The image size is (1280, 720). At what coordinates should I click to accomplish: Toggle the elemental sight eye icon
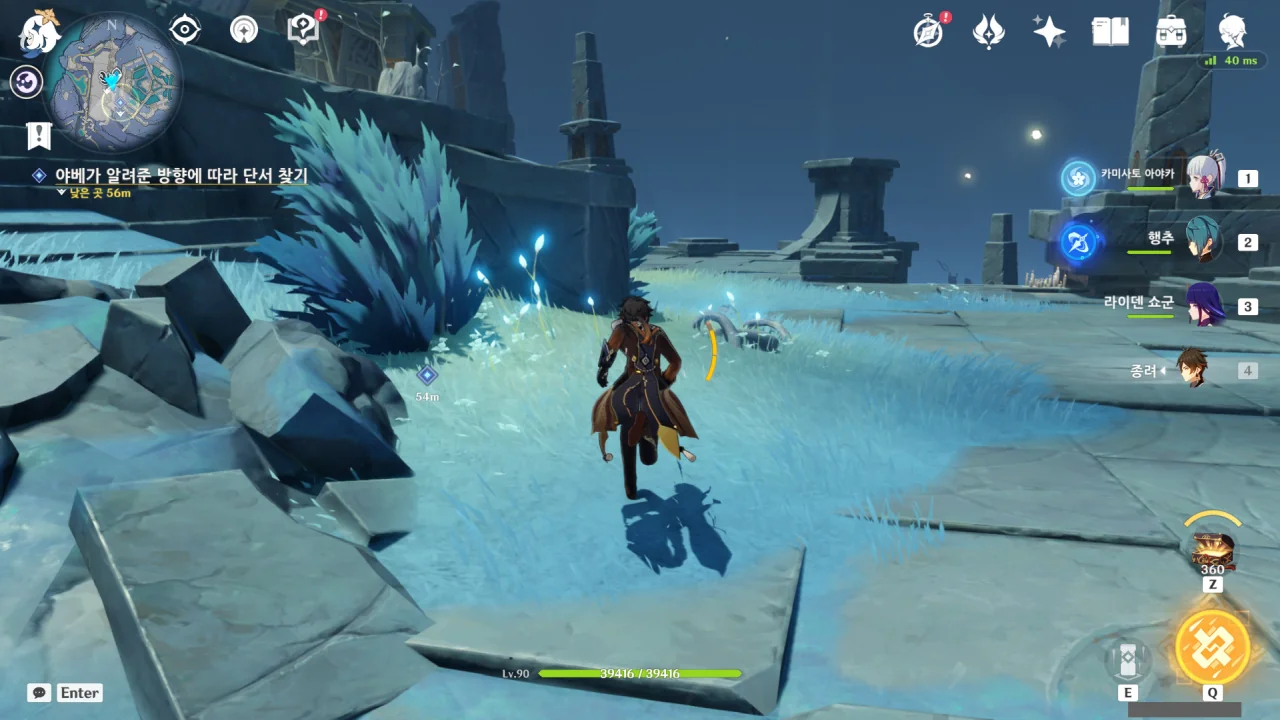185,29
